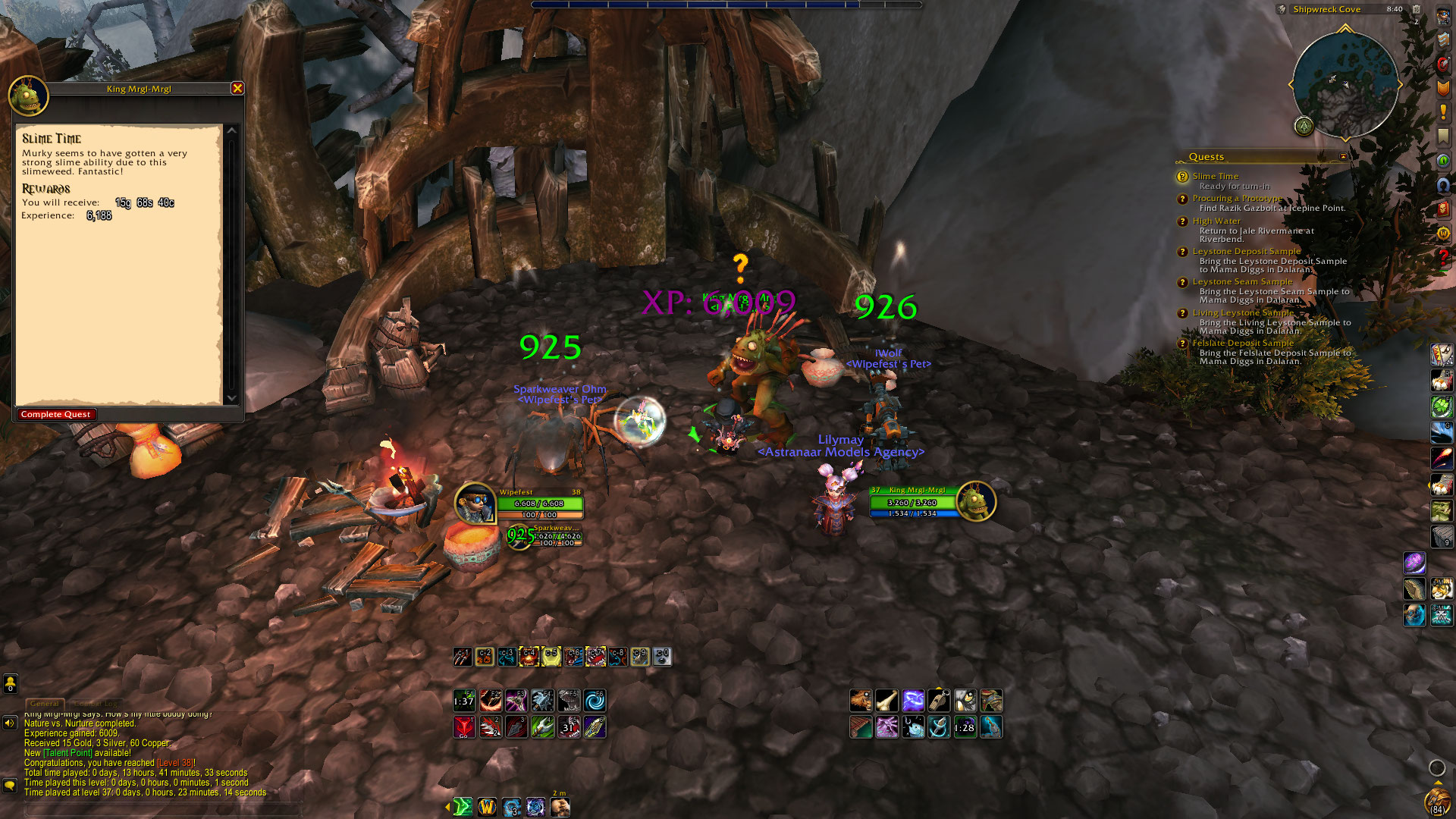This screenshot has width=1456, height=819.
Task: Select the Procuring a Prototype quest entry
Action: click(1237, 199)
